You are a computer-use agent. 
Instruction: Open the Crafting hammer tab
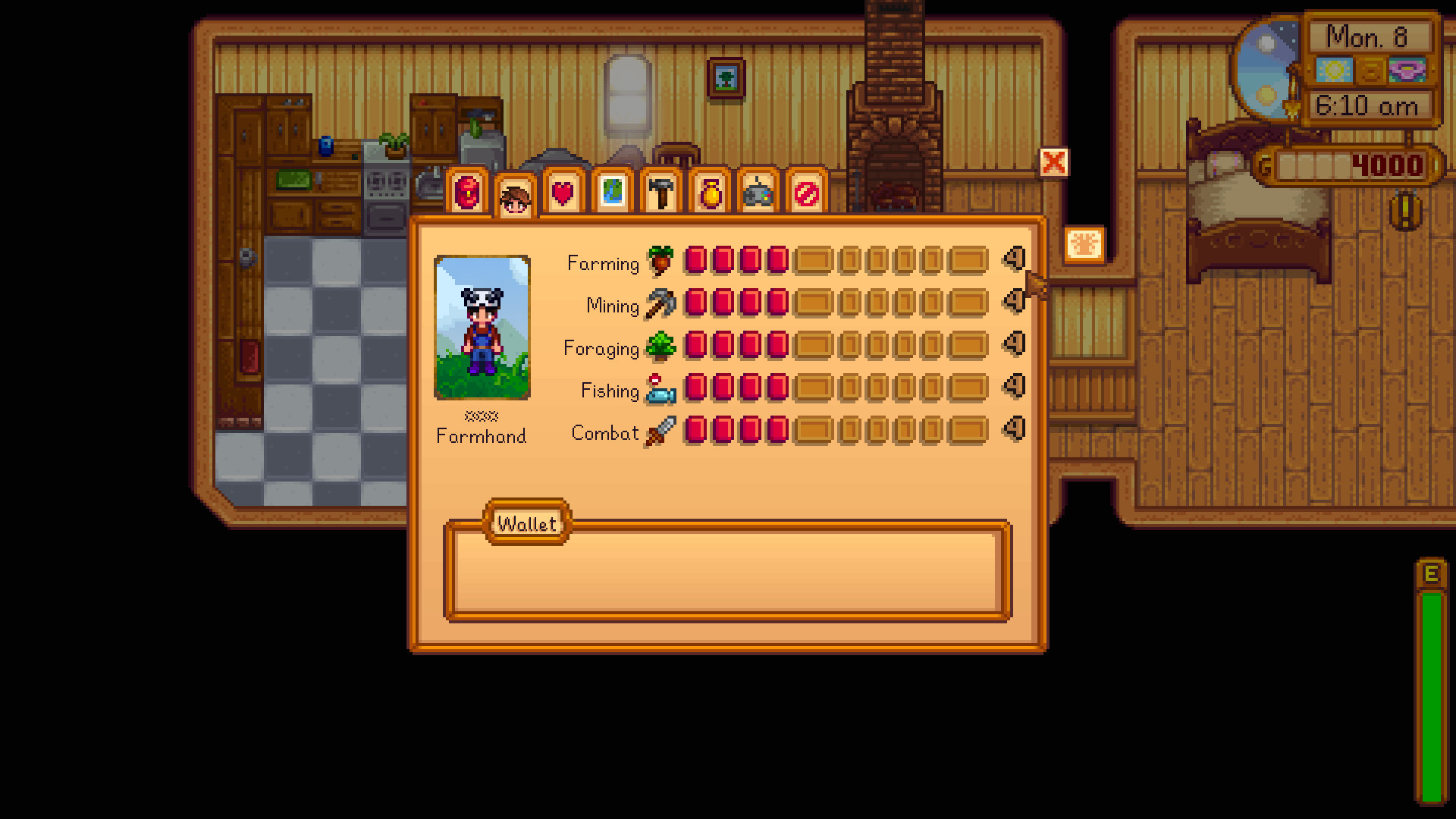(x=661, y=193)
